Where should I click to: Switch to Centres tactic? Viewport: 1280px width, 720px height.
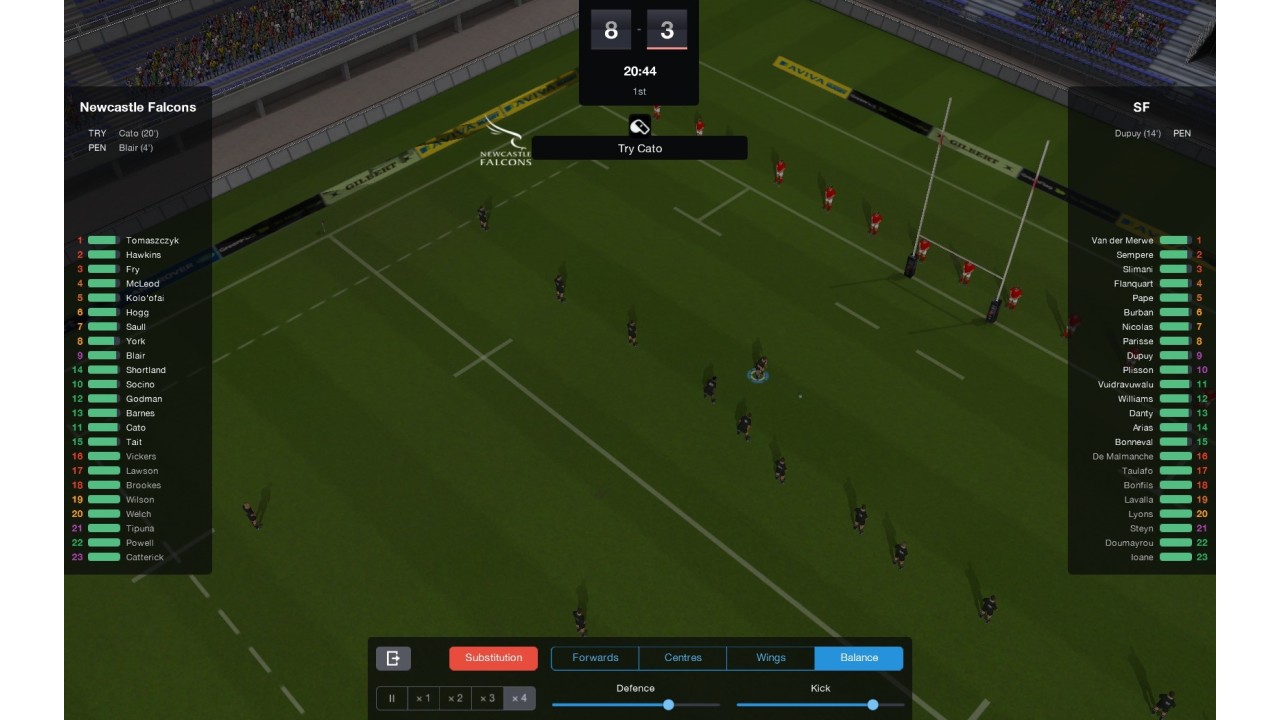[683, 658]
